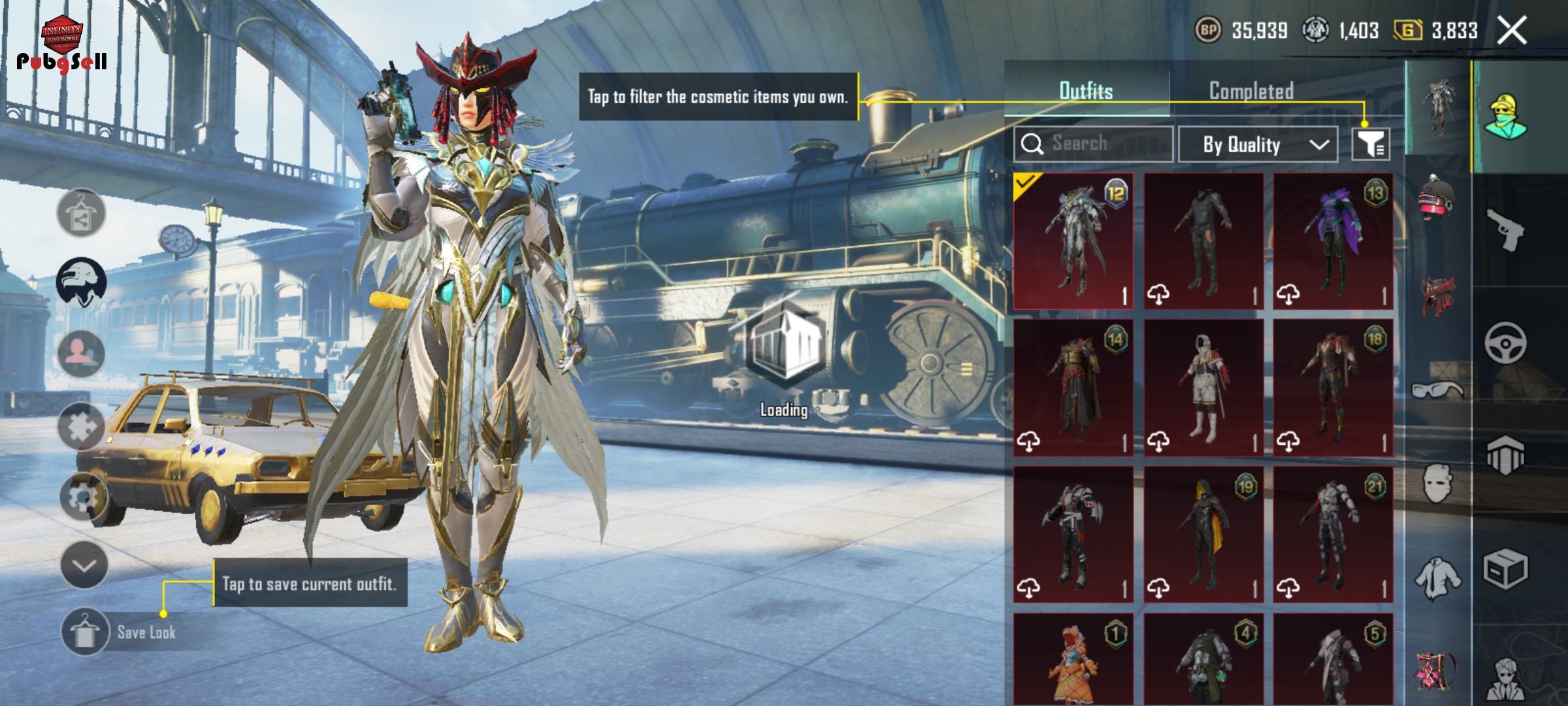Screen dimensions: 1568x706
Task: Expand the down-arrow collapse button
Action: coord(84,565)
